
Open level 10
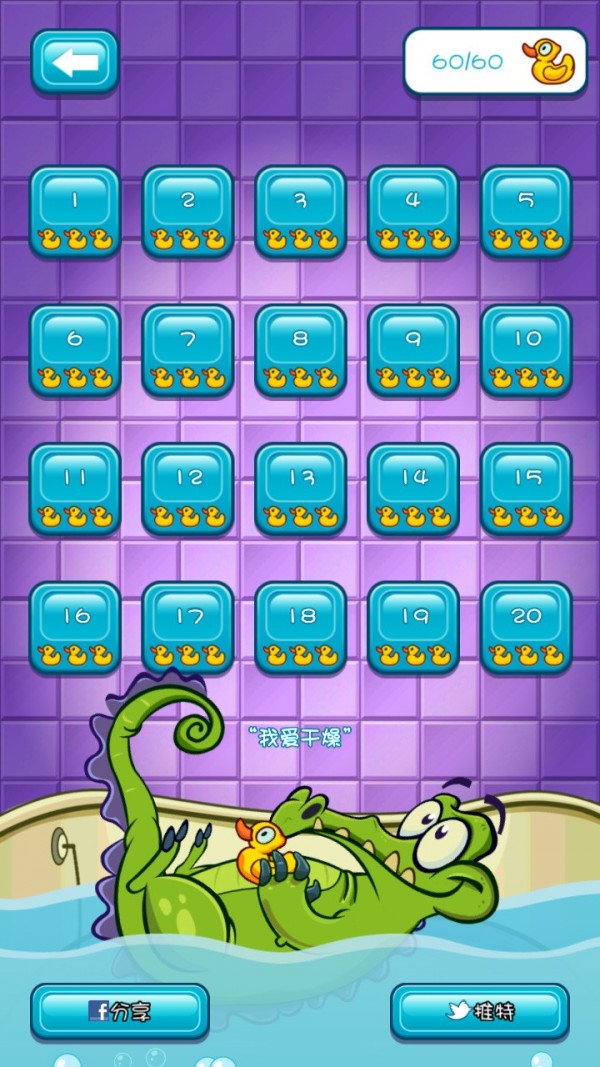coord(527,350)
